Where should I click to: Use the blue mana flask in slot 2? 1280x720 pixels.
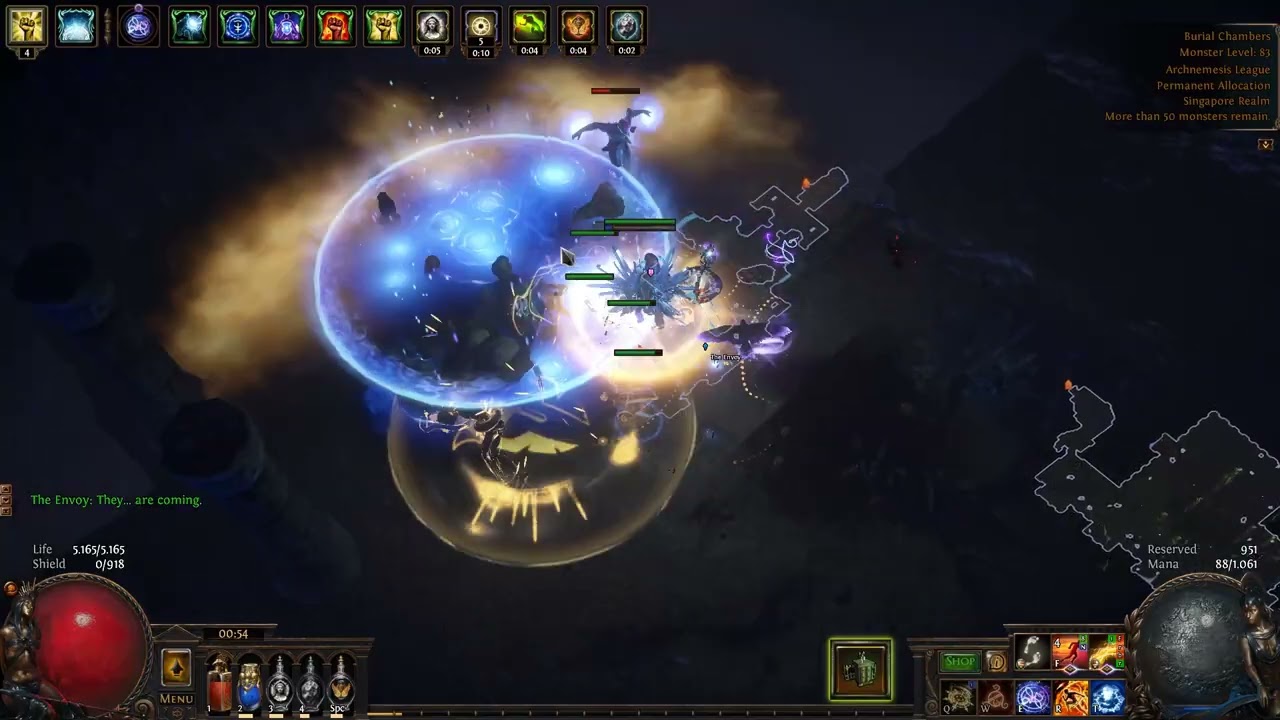(x=249, y=686)
